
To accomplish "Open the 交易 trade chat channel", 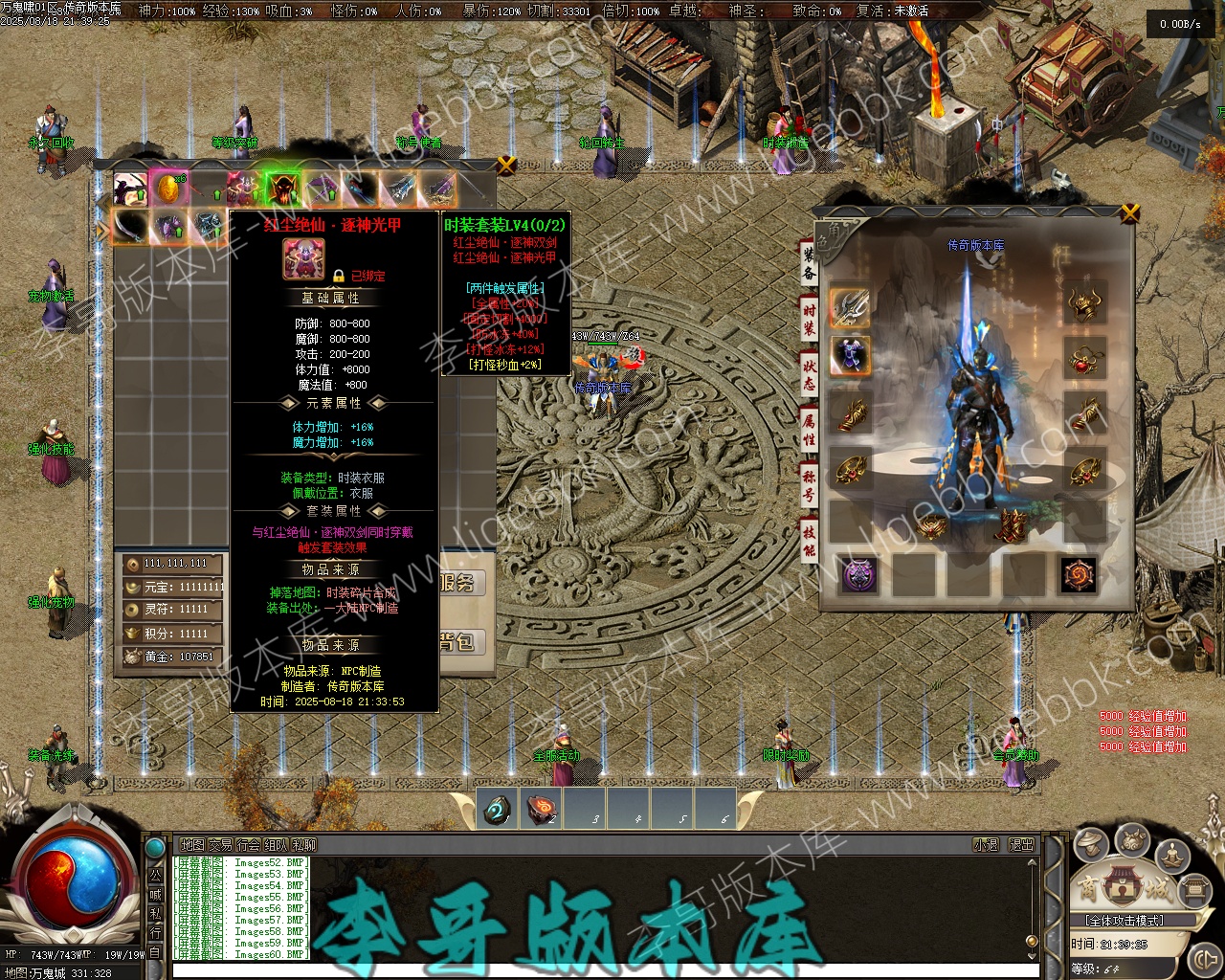I will (220, 845).
